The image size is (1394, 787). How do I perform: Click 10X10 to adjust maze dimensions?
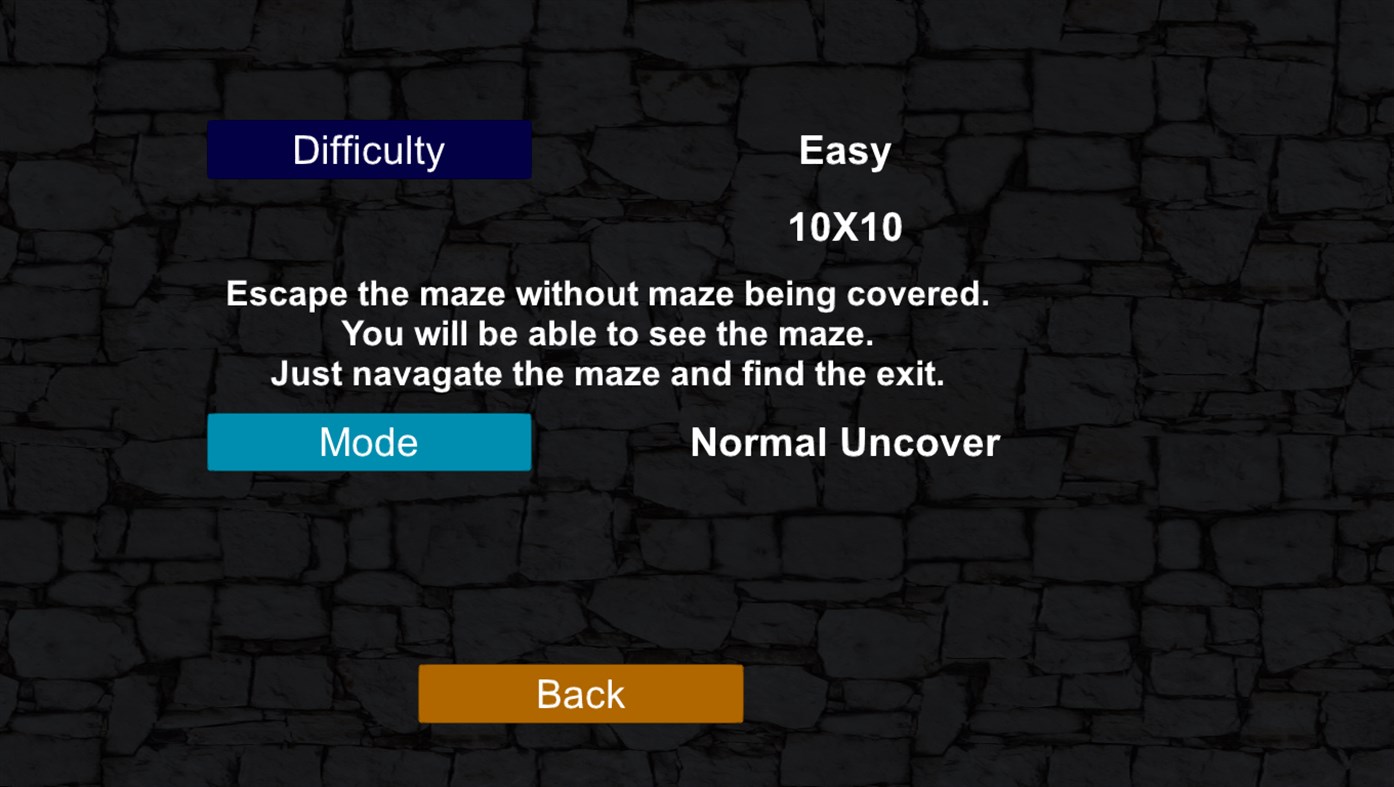coord(844,227)
